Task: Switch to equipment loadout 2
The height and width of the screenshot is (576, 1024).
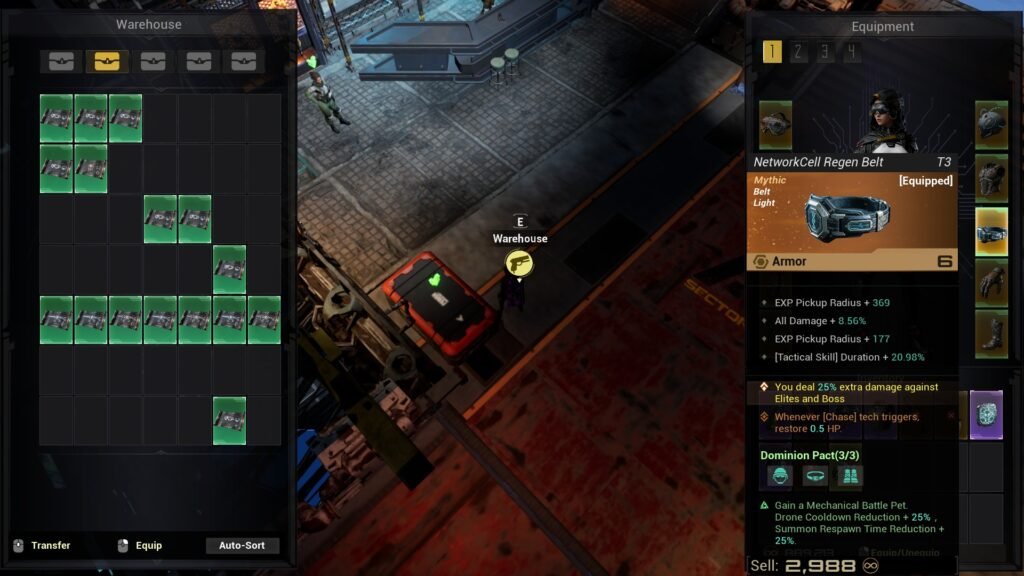Action: (798, 52)
